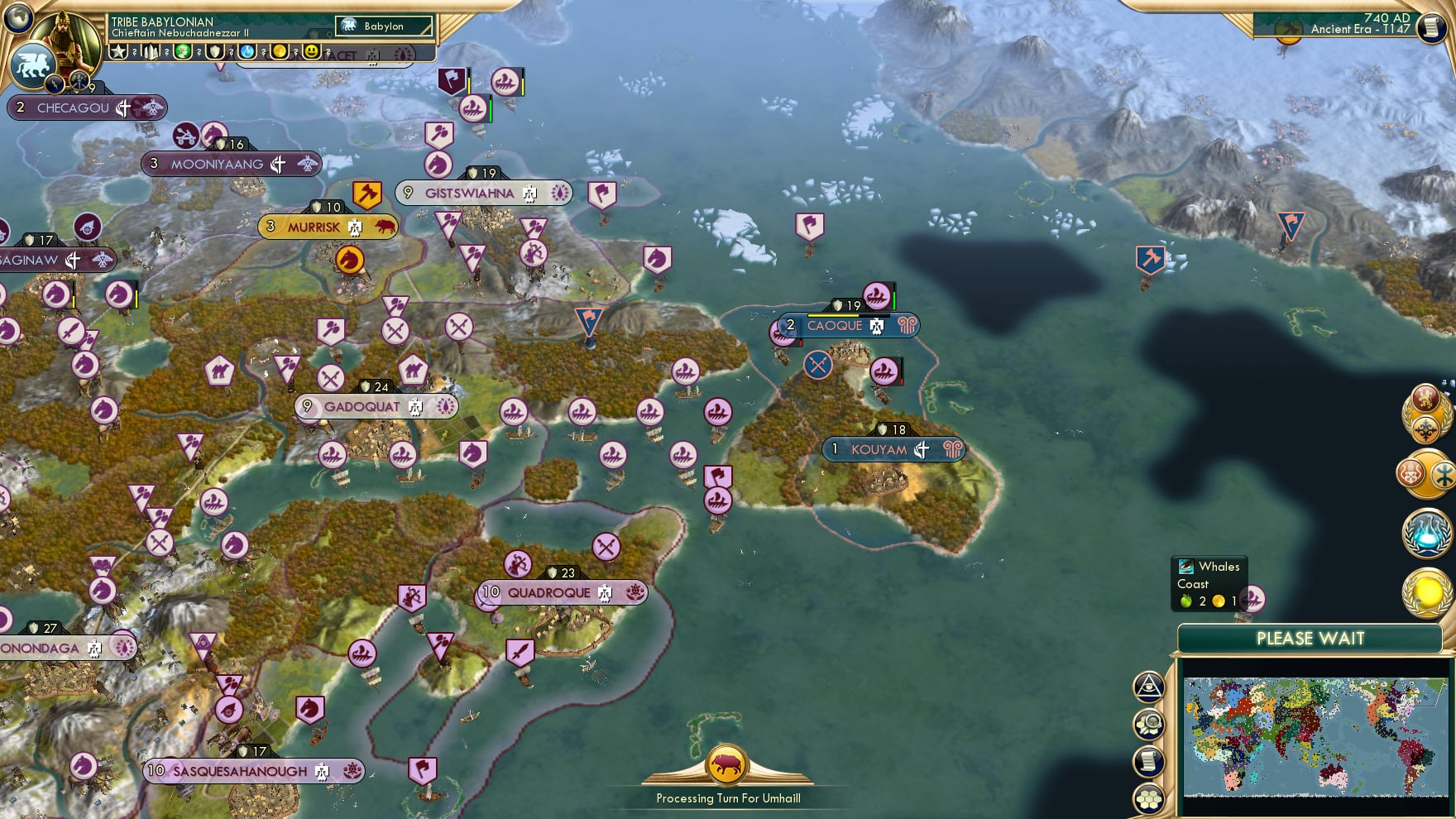Open the notification log scroll icon
1456x819 pixels.
pos(1147,759)
